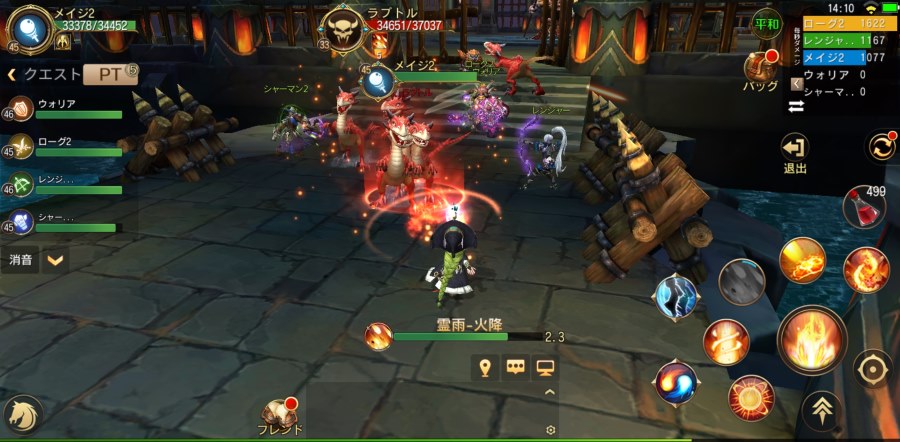Use the red health potion
900x442 pixels.
point(863,208)
